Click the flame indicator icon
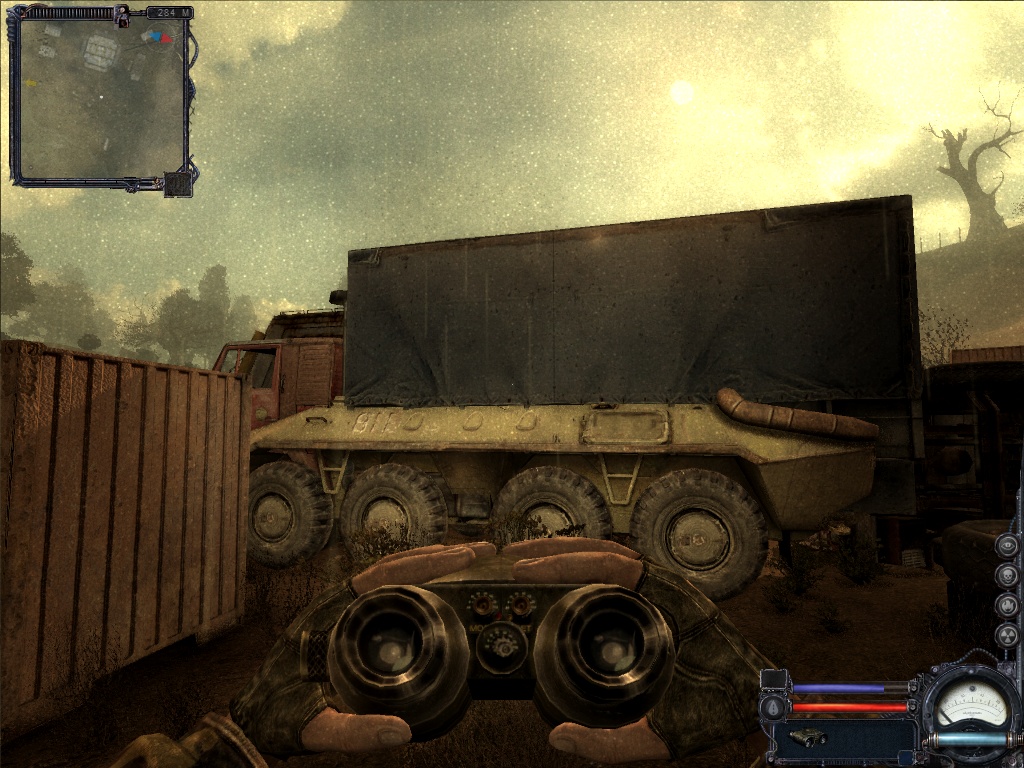Viewport: 1024px width, 768px height. pyautogui.click(x=1008, y=606)
